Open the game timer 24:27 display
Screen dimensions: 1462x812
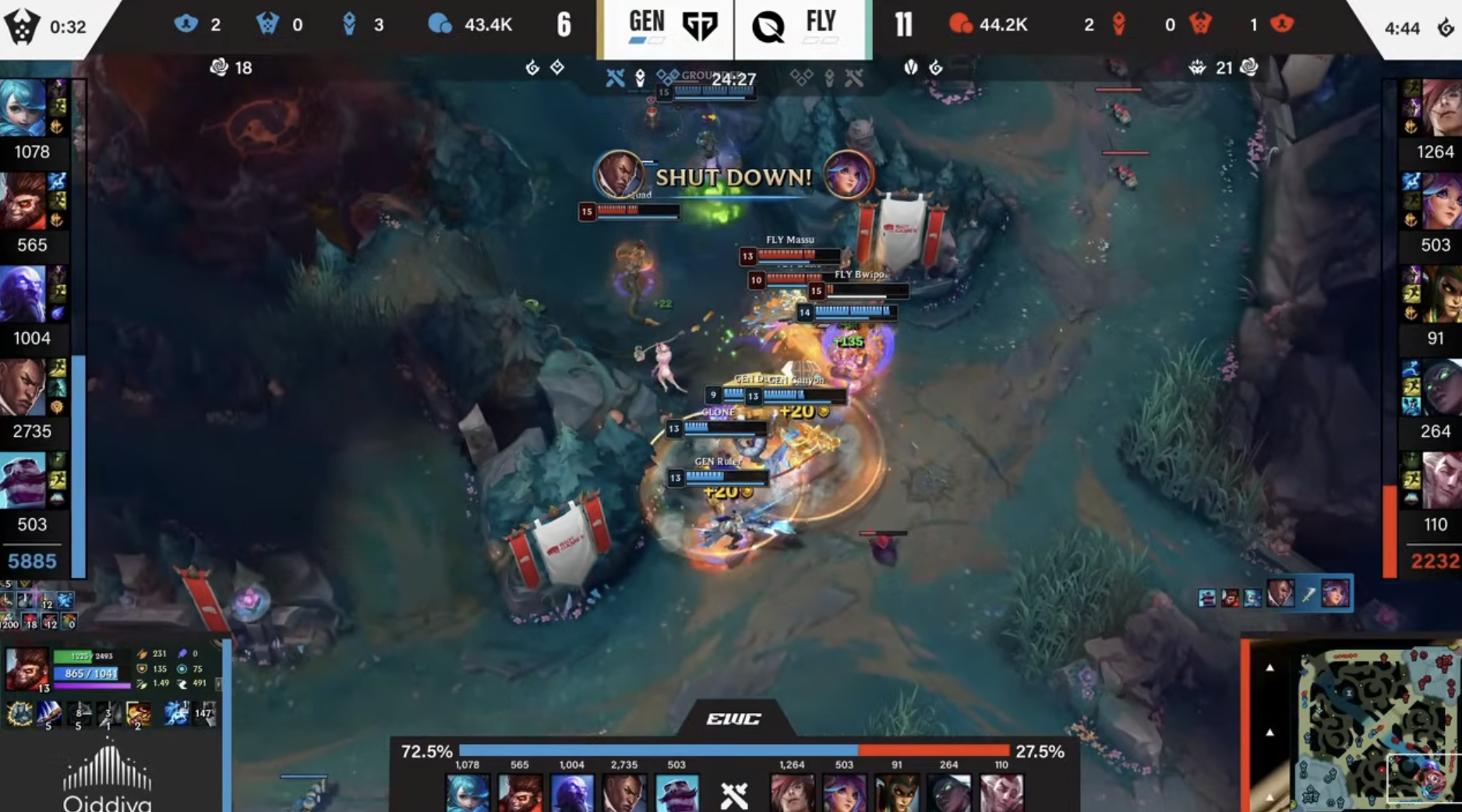(x=733, y=79)
